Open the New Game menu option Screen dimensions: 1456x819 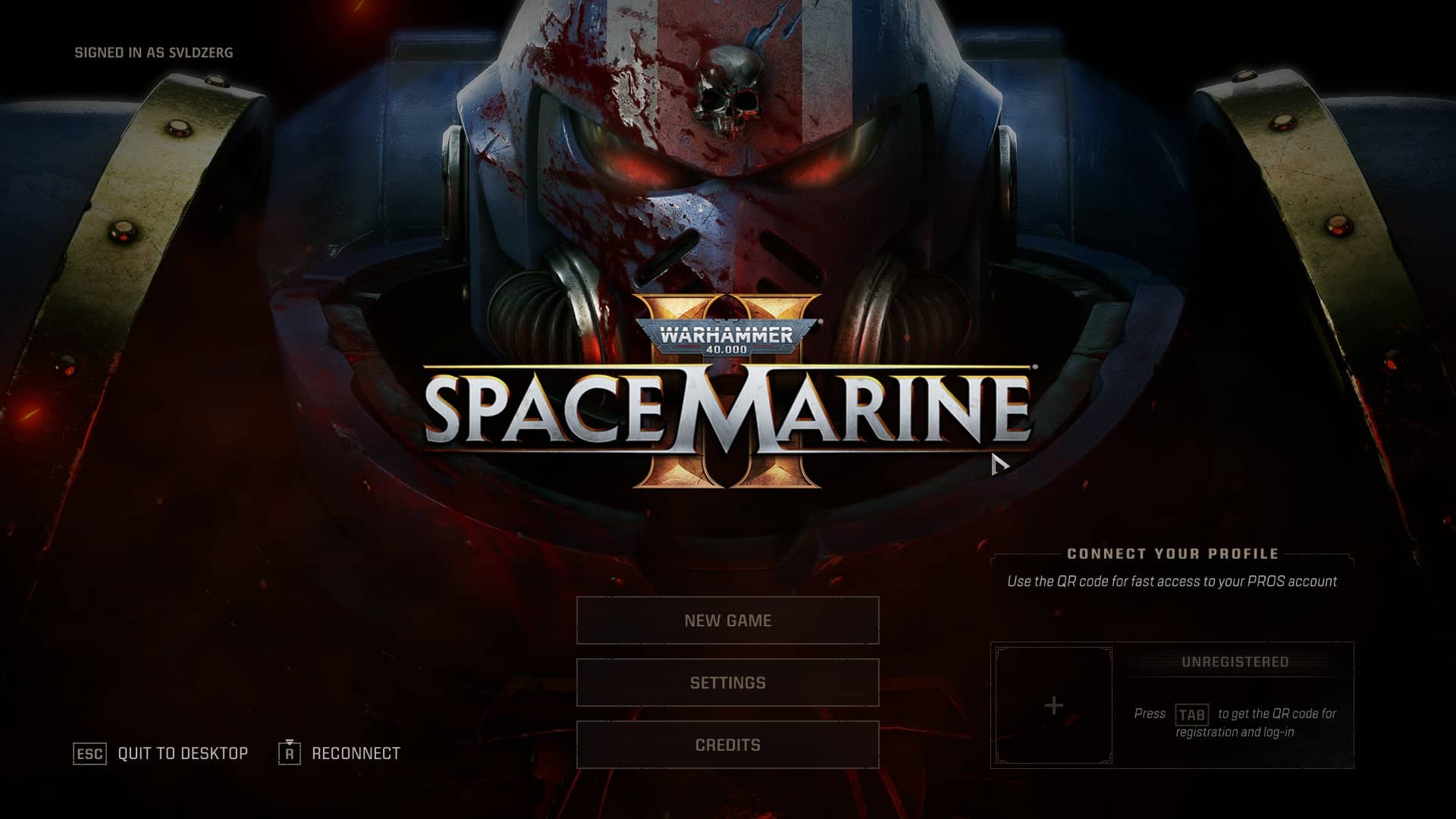point(727,620)
